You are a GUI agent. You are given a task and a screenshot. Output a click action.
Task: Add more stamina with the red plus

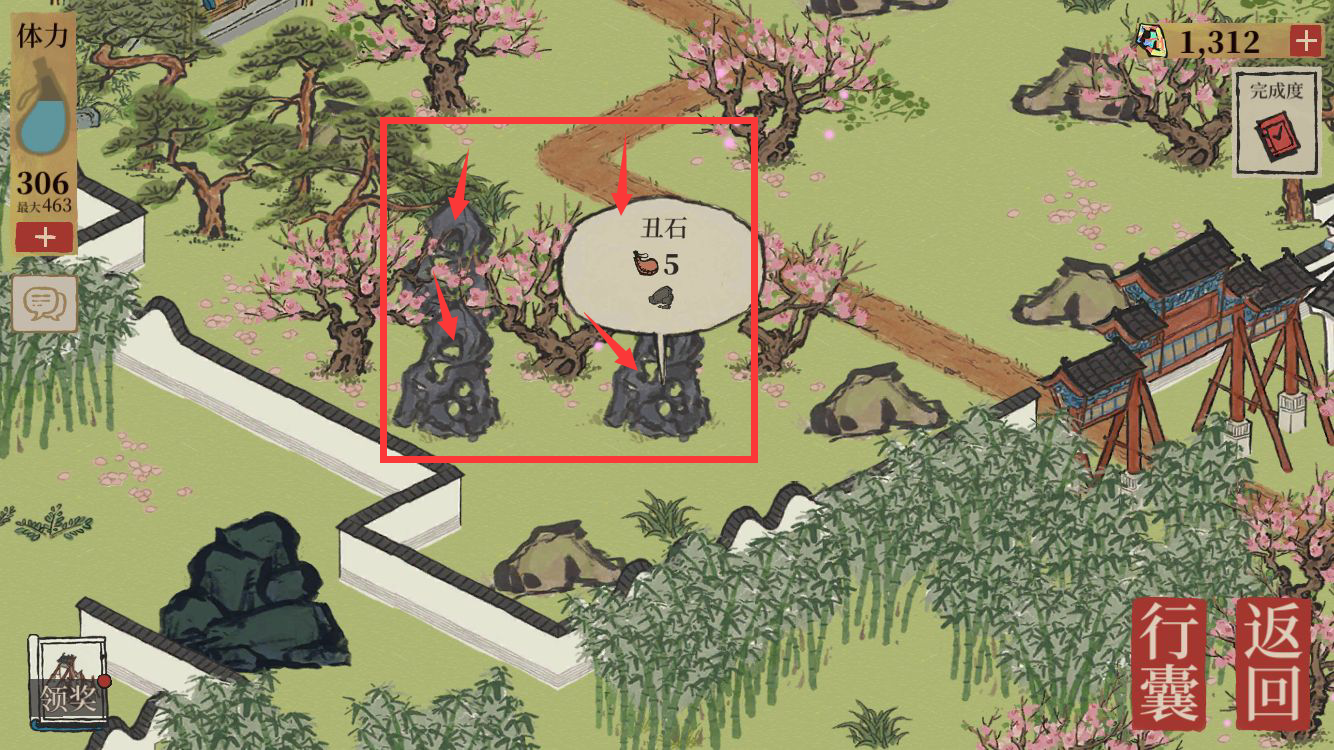(x=44, y=237)
